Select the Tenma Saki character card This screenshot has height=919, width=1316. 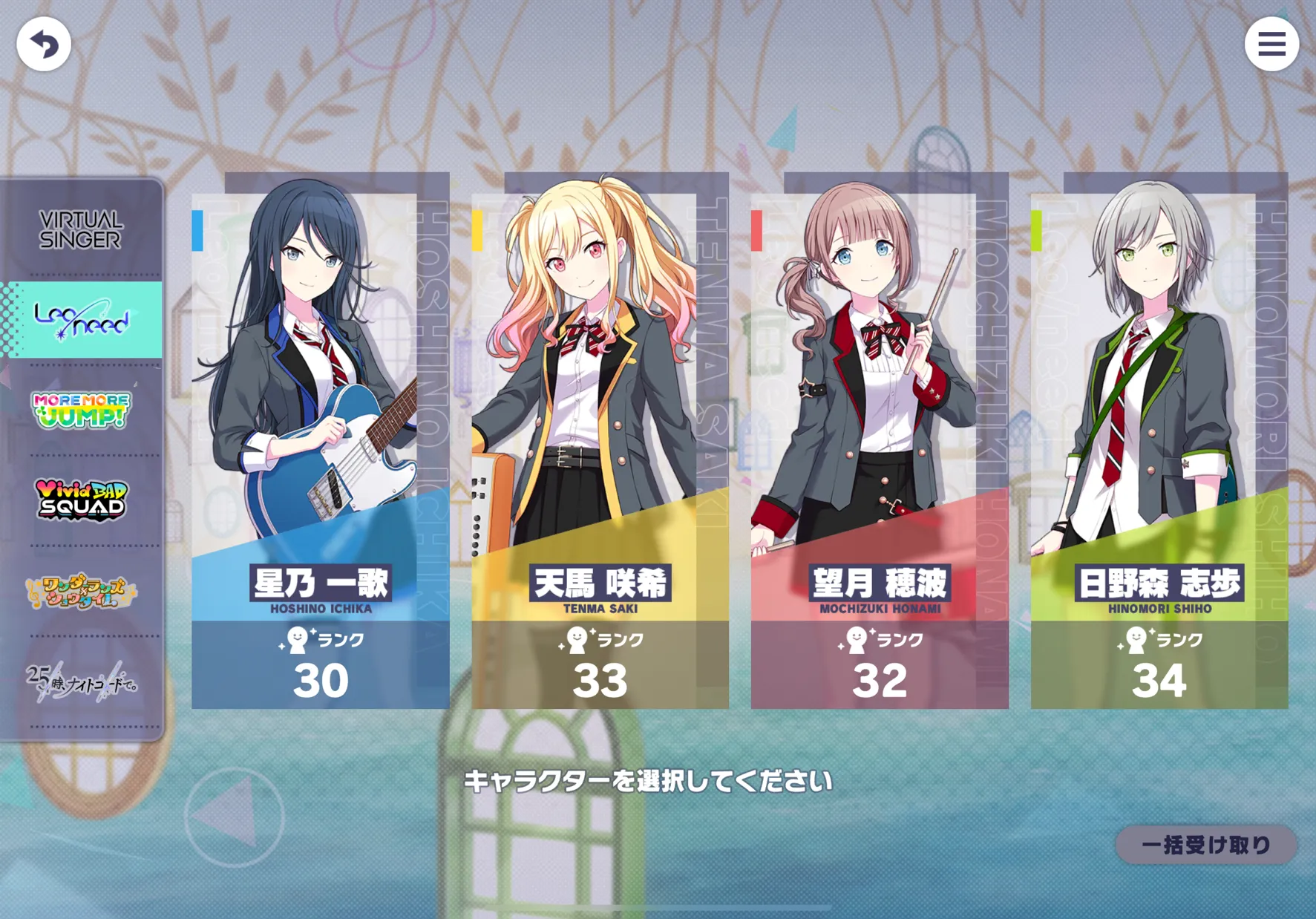pyautogui.click(x=600, y=445)
